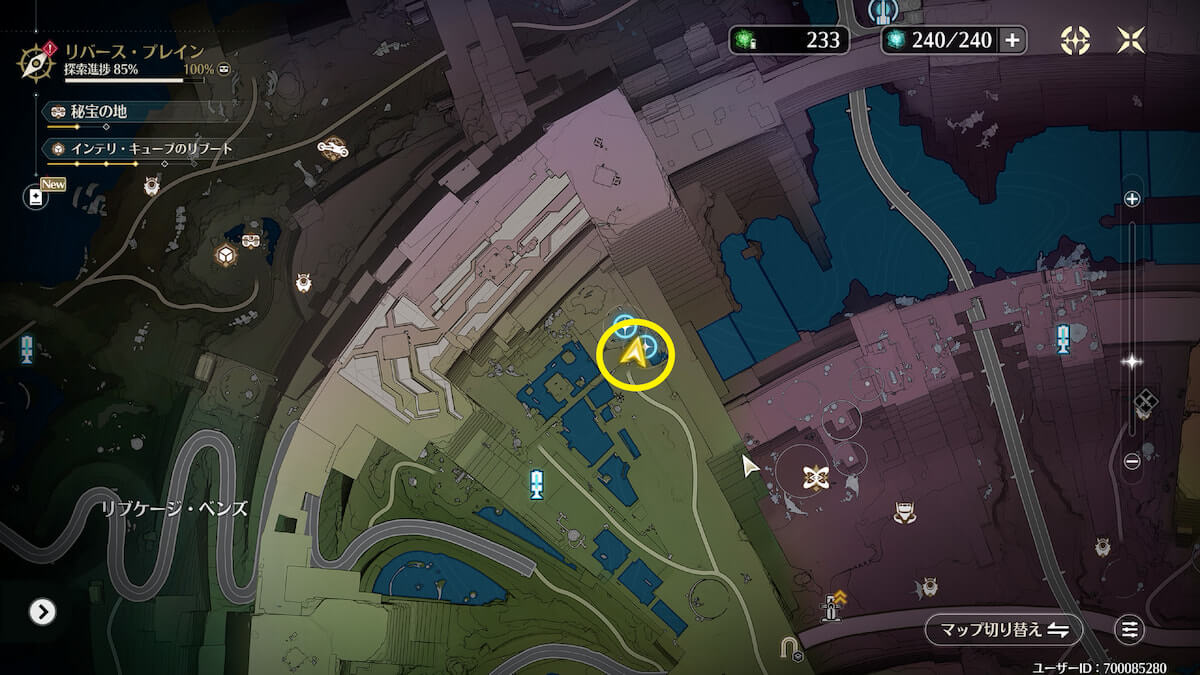
Task: Select the cube marker on the map
Action: click(227, 255)
